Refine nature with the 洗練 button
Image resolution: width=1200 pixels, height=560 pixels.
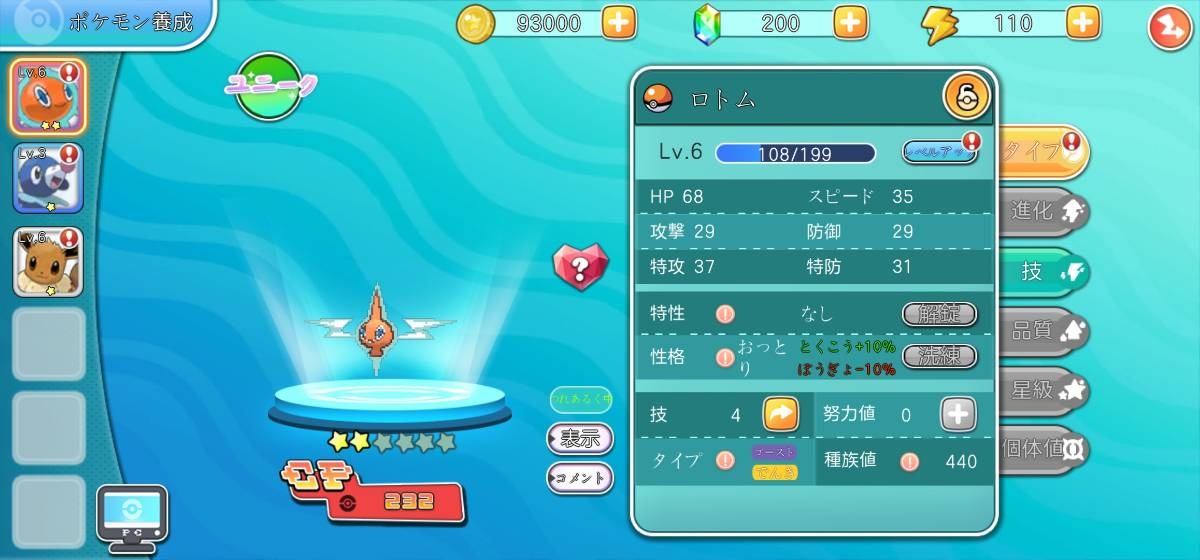939,356
